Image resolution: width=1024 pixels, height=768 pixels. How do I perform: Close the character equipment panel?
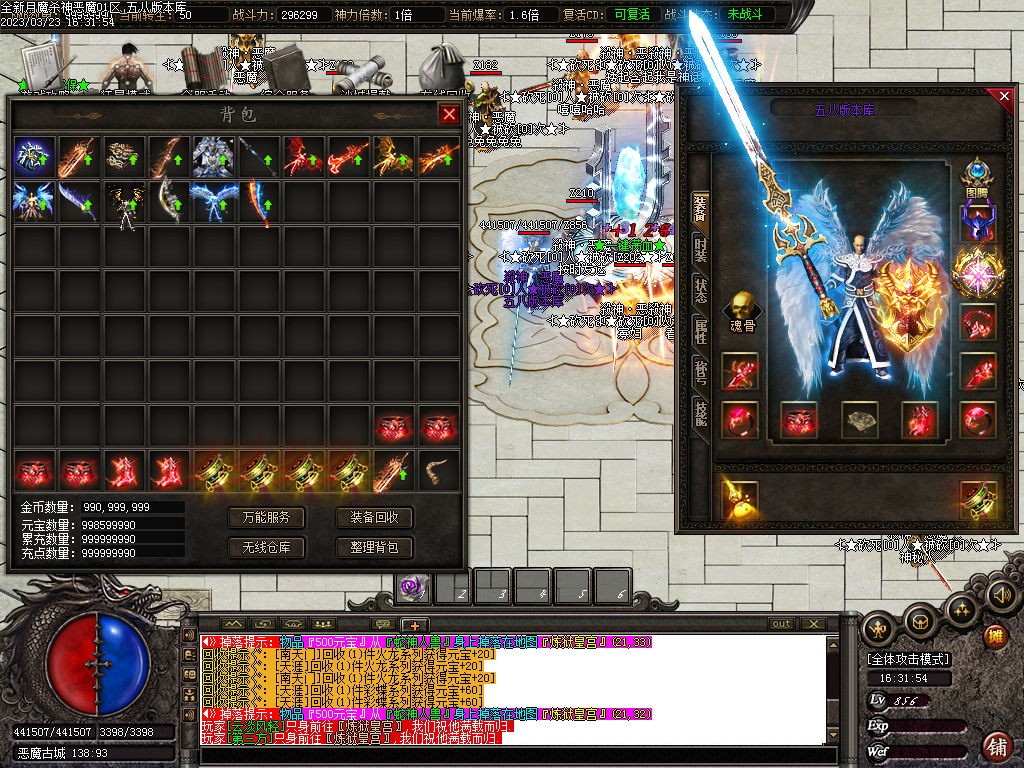(x=1004, y=96)
